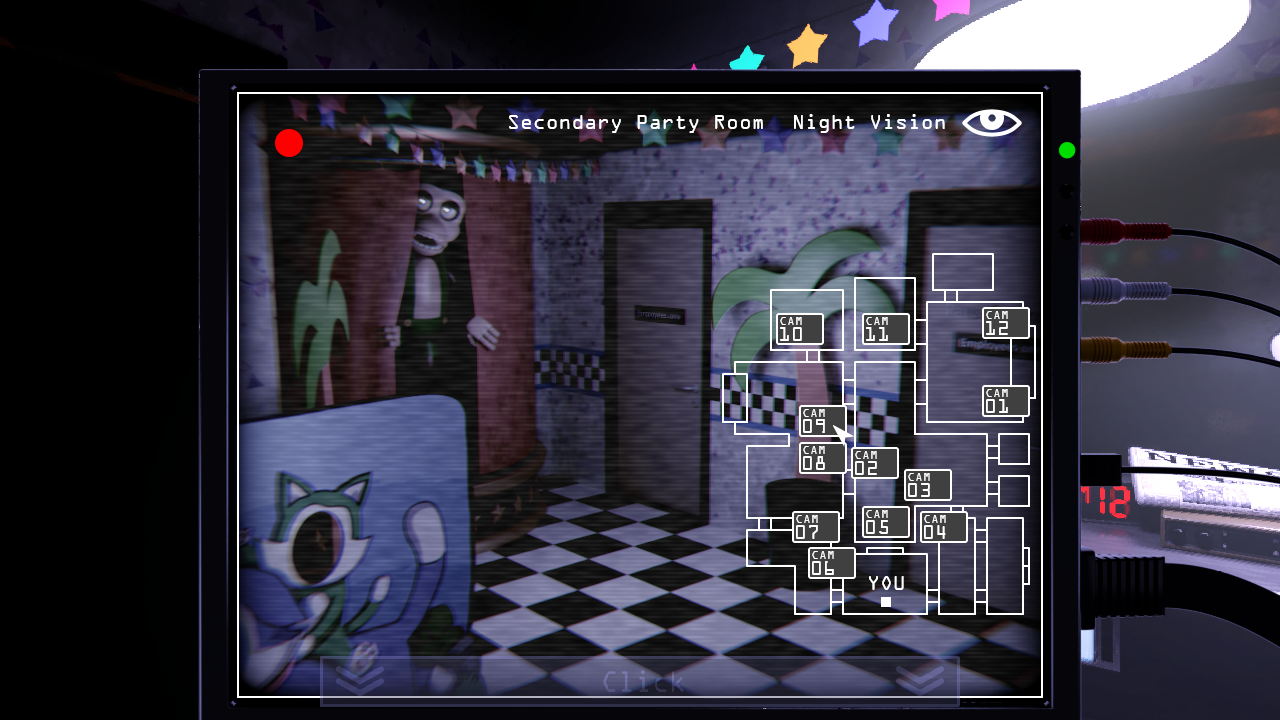This screenshot has width=1280, height=720.
Task: Select CAM 09 on the map
Action: coord(820,421)
